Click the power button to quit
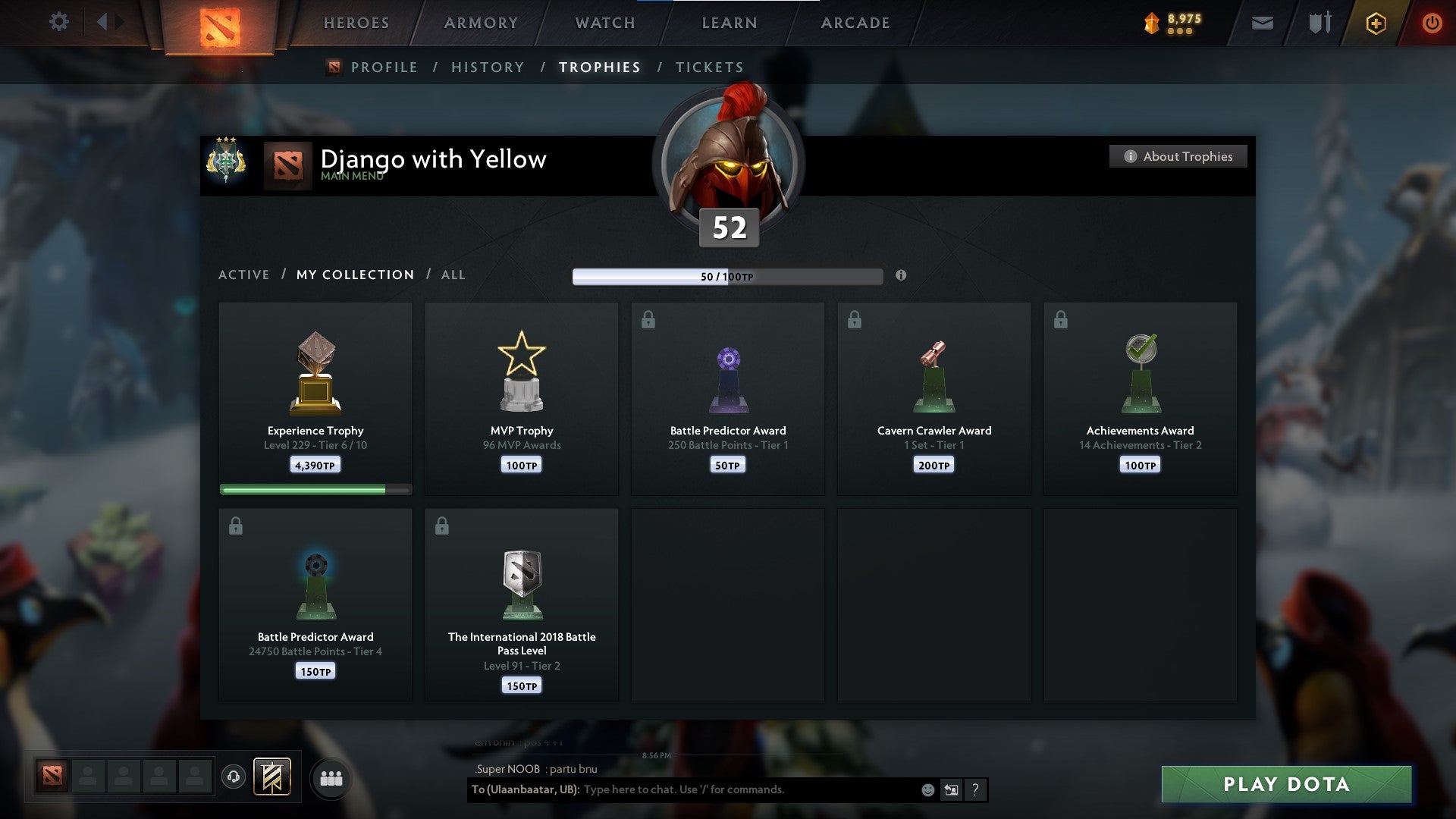This screenshot has width=1456, height=819. (1432, 23)
